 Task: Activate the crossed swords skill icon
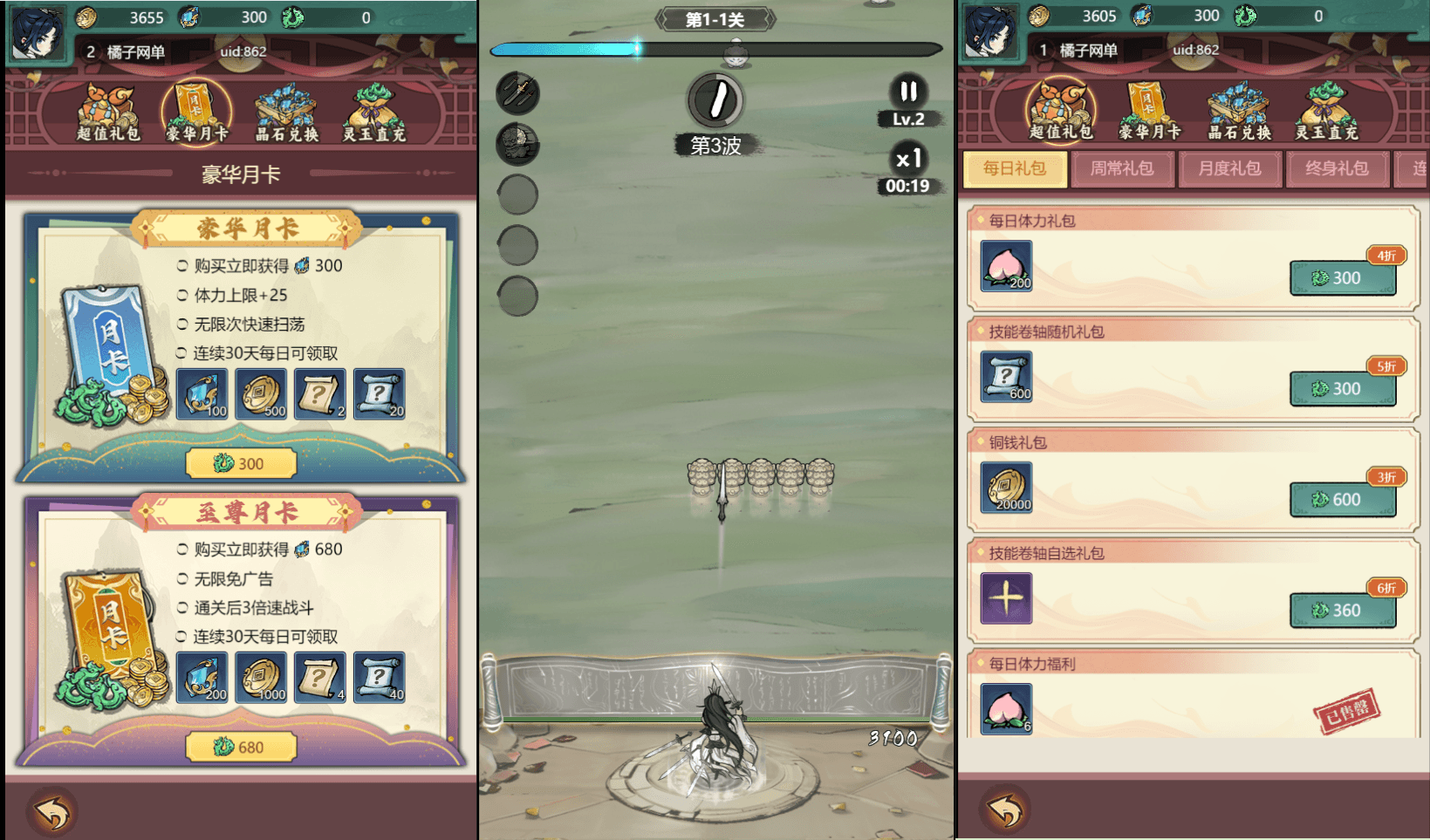[517, 93]
